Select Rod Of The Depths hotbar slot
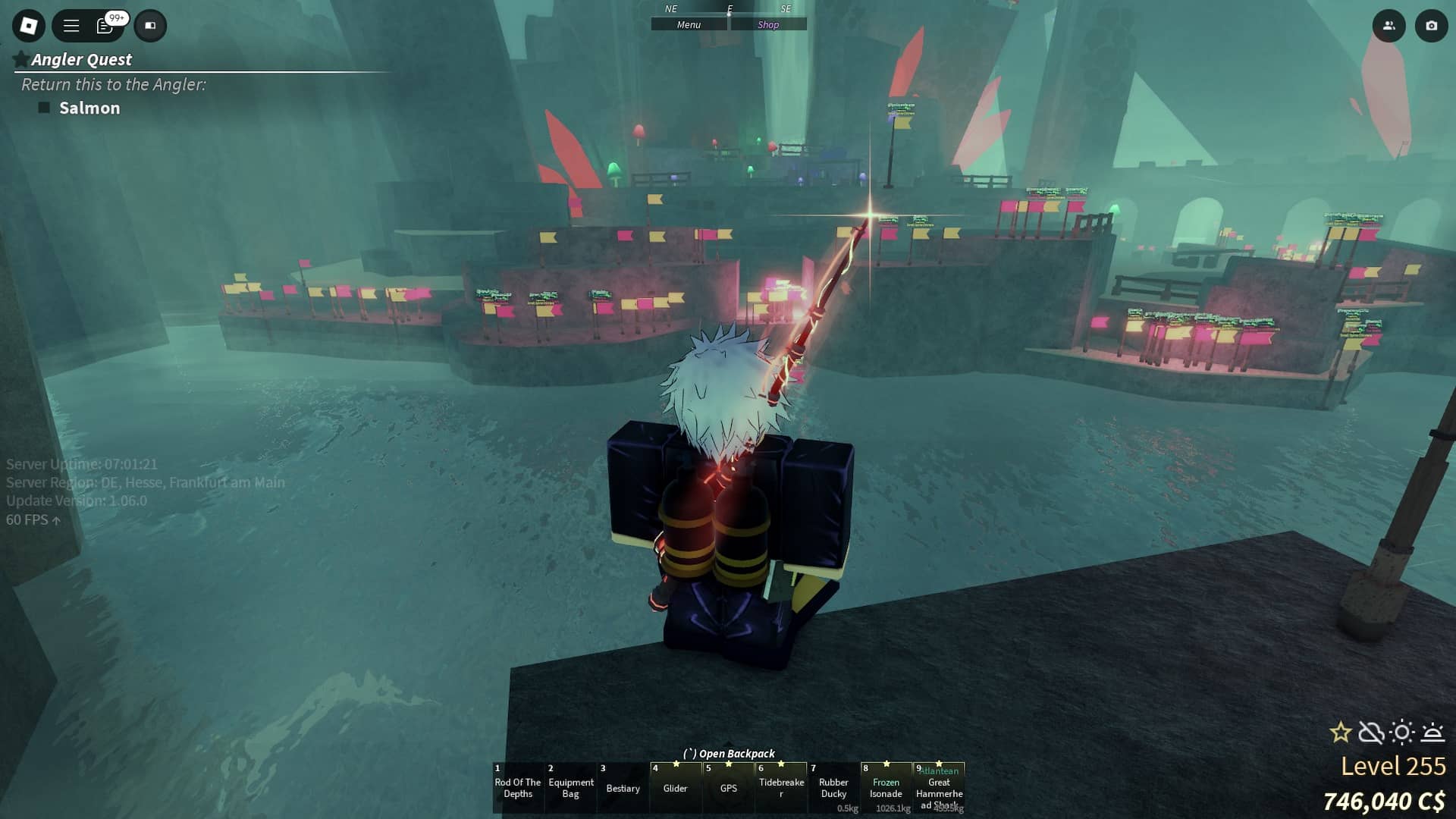 [518, 788]
